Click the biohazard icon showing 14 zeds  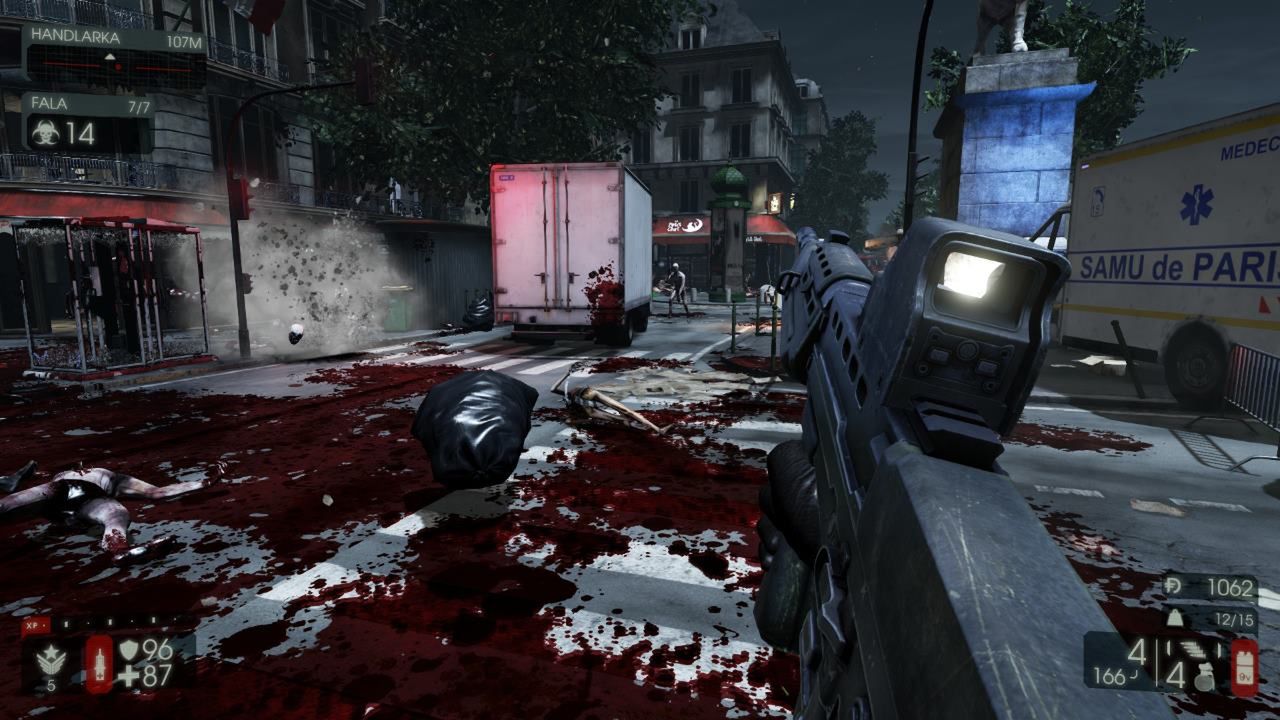[46, 132]
